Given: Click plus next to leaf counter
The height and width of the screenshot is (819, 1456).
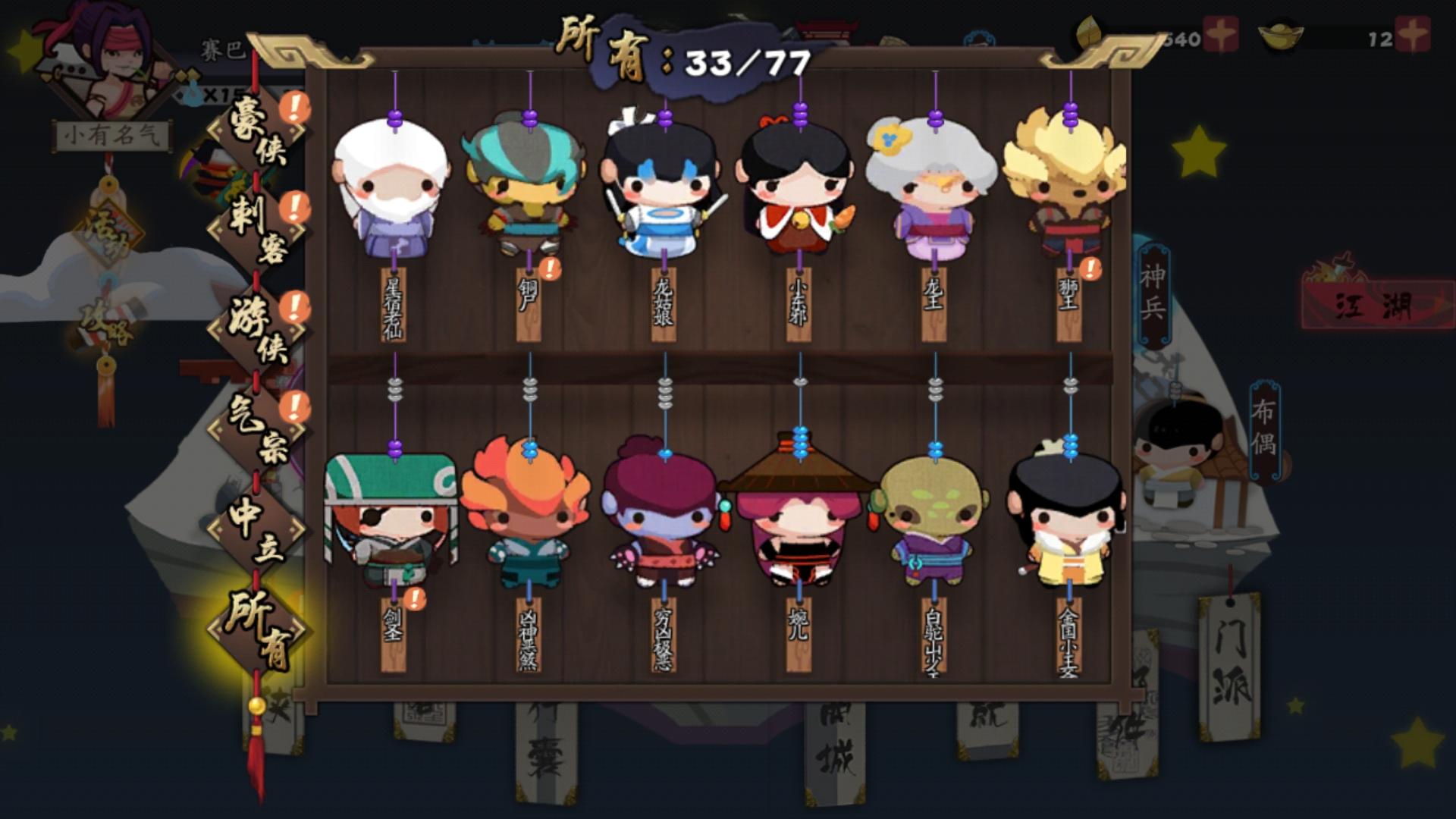Looking at the screenshot, I should (x=1221, y=33).
